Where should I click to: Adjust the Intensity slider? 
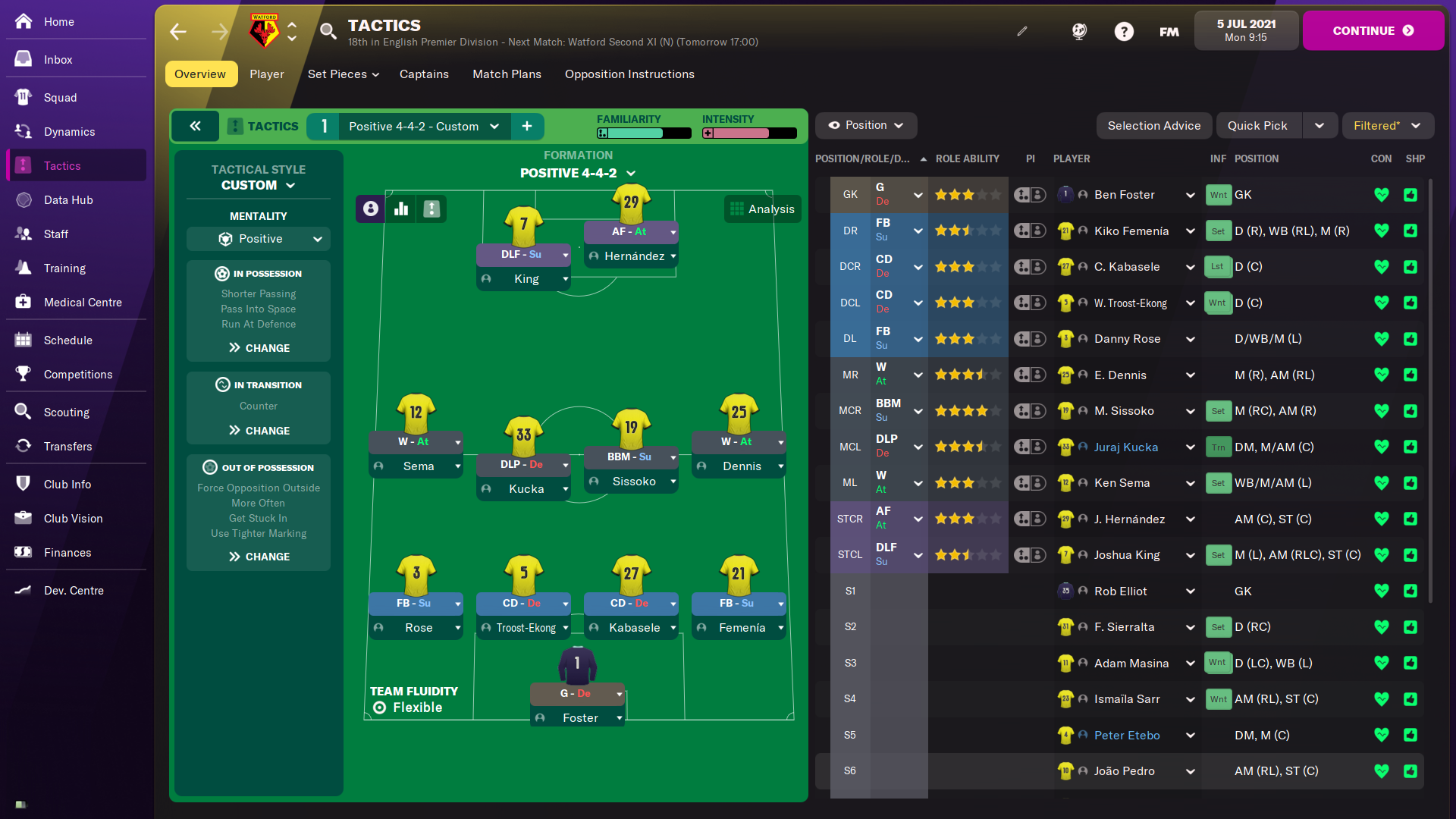[x=749, y=133]
